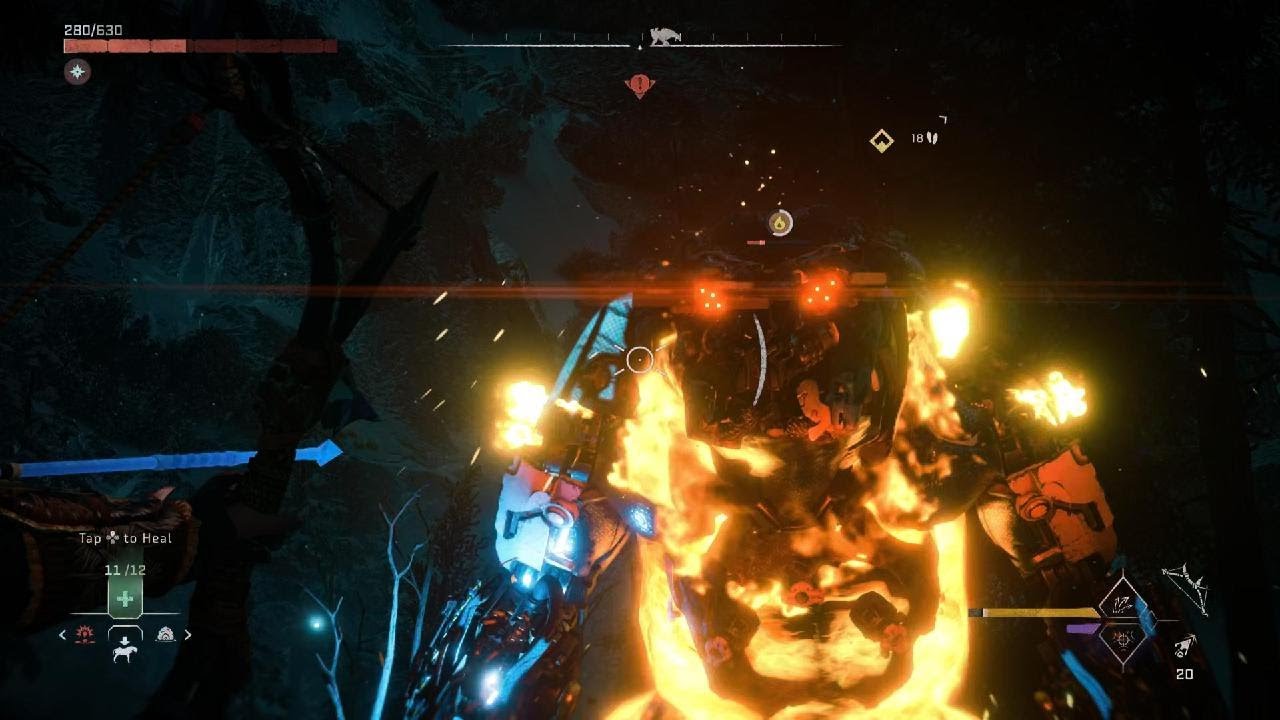Call mount with the horse icon
Screen dimensions: 1280x720
point(125,652)
